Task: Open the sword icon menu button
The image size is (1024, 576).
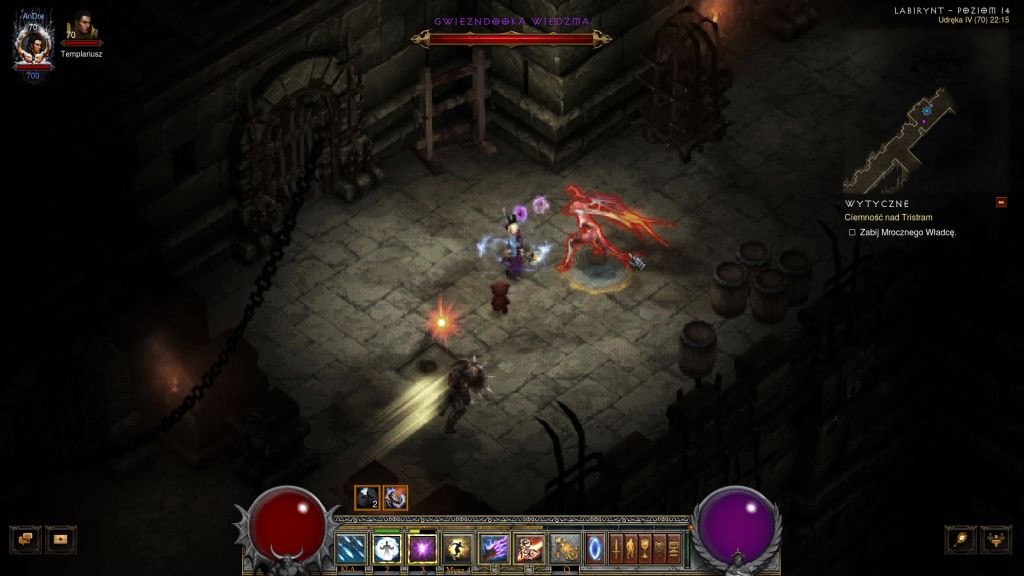Action: coord(616,549)
